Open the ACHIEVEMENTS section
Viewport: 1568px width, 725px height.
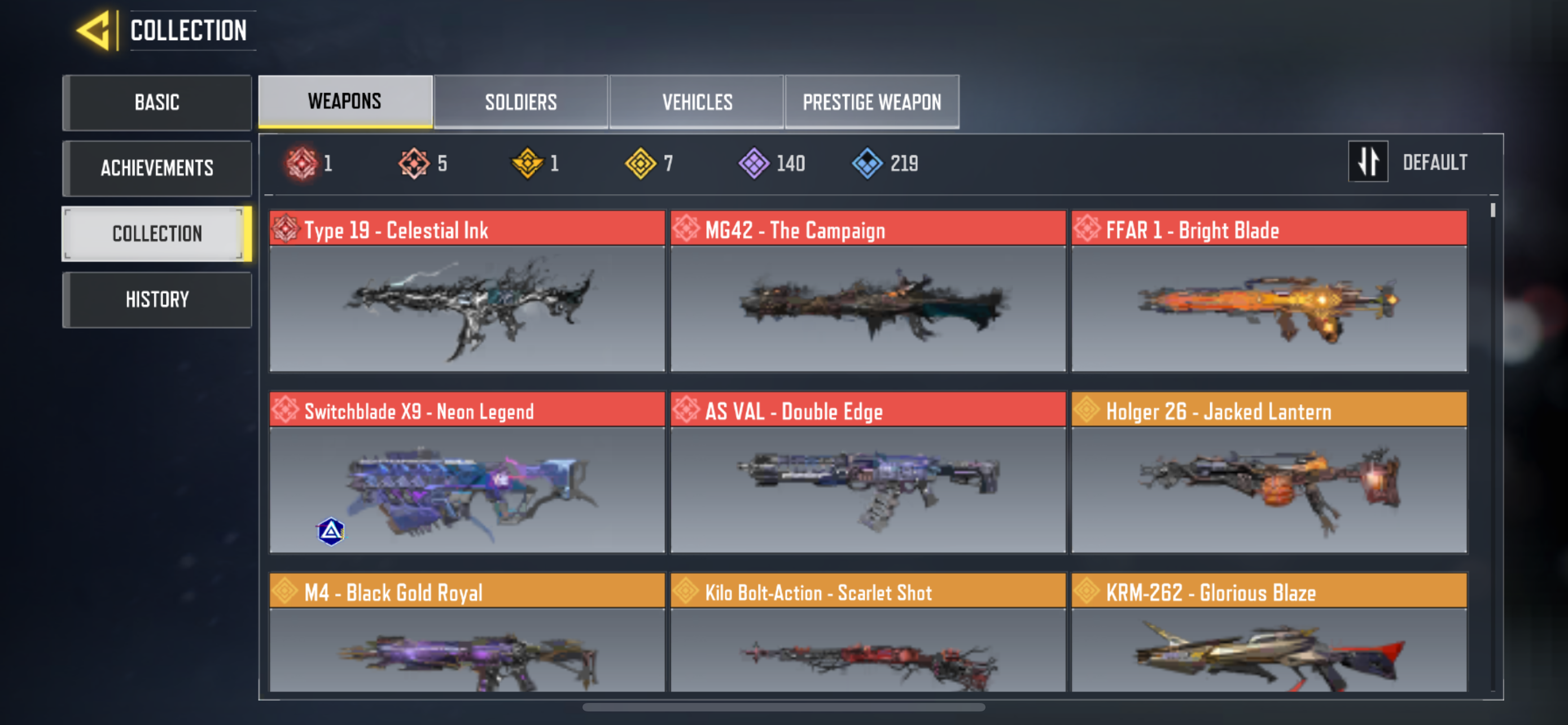pyautogui.click(x=157, y=168)
